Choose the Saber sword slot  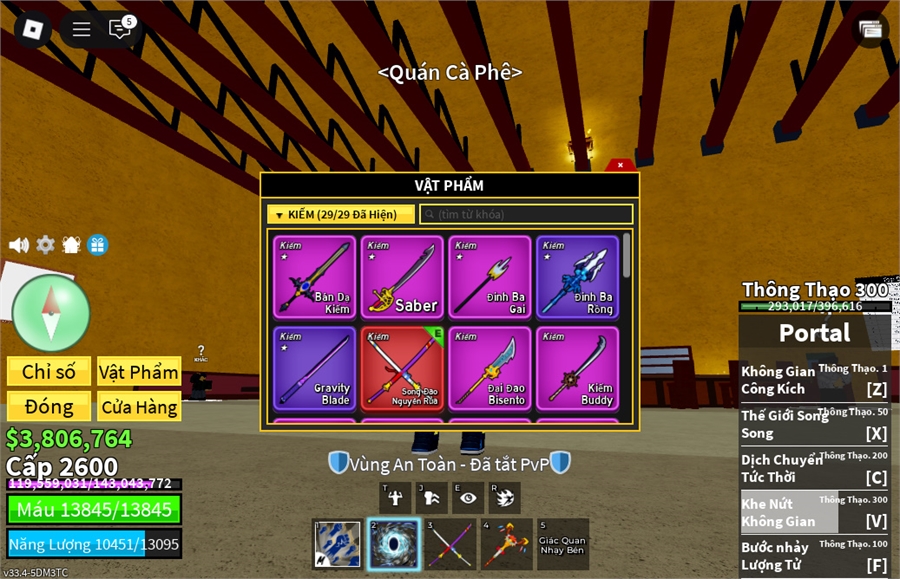(402, 277)
